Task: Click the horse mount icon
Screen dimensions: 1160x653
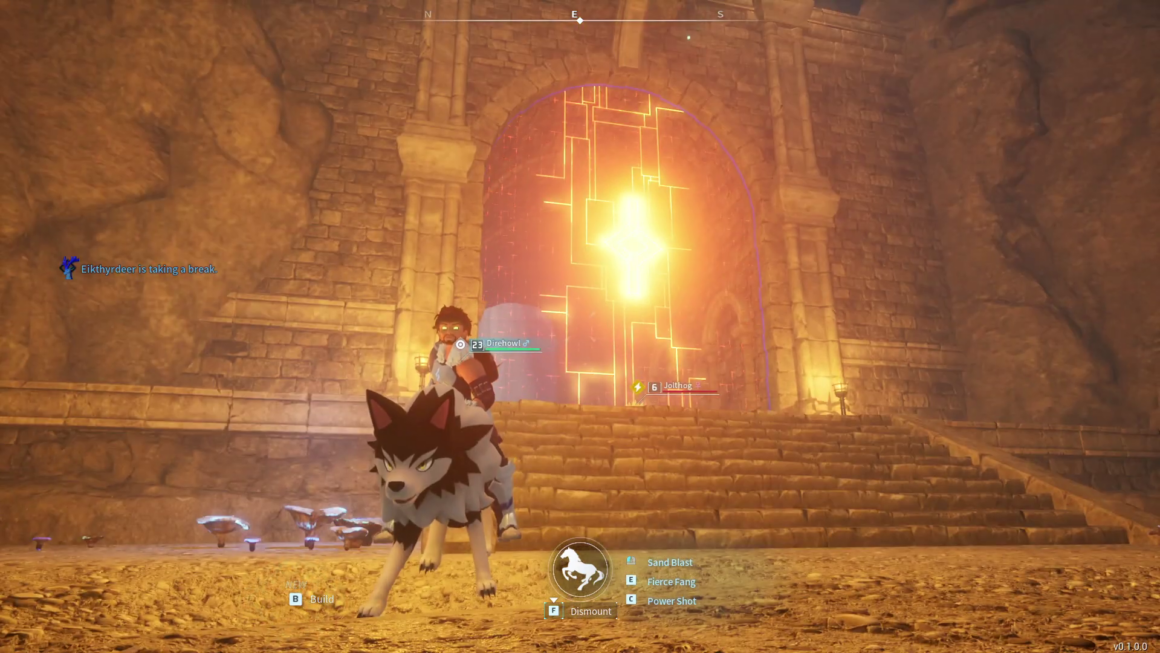Action: [580, 569]
